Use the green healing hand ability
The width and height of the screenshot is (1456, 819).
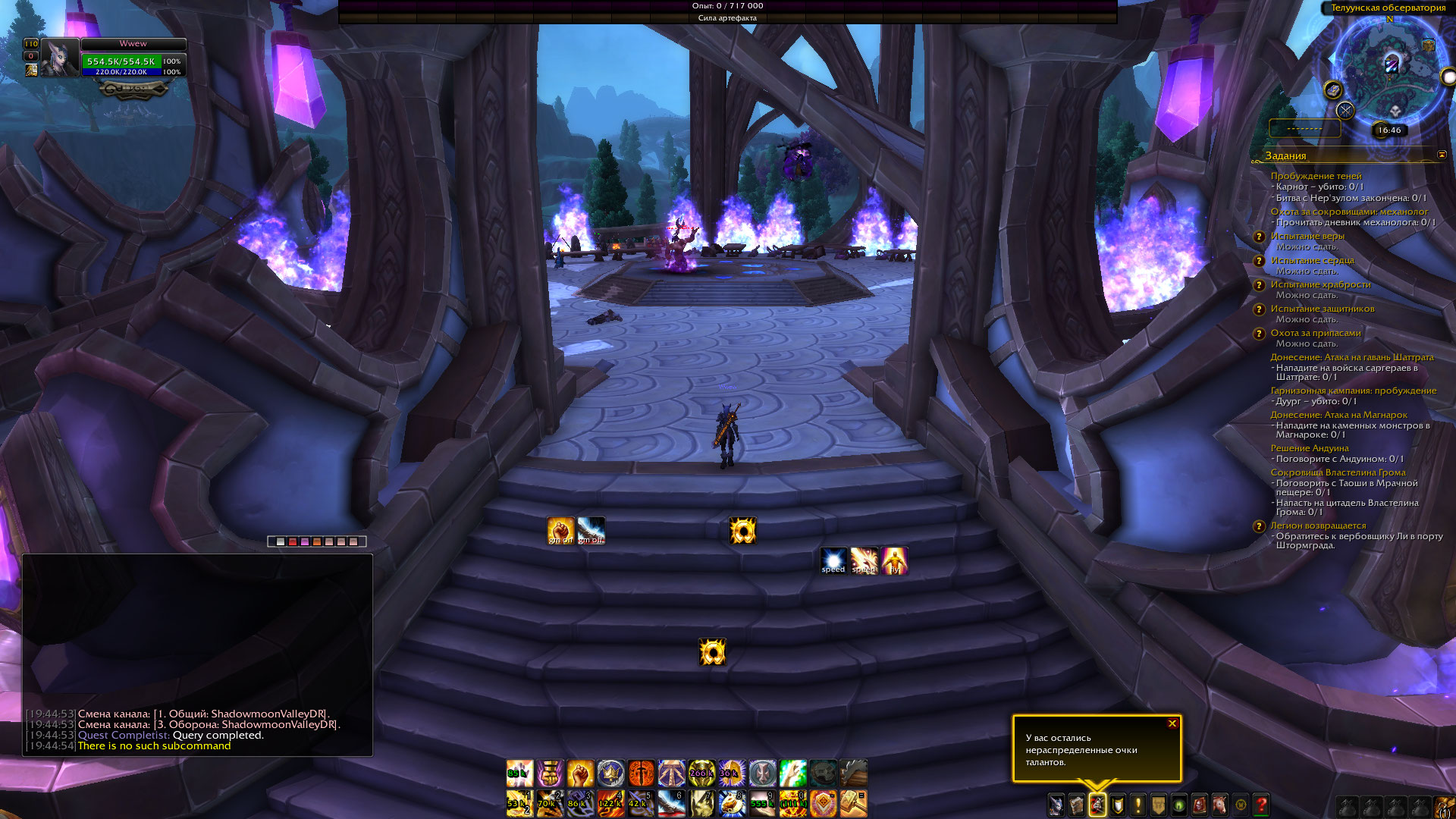coord(792,773)
